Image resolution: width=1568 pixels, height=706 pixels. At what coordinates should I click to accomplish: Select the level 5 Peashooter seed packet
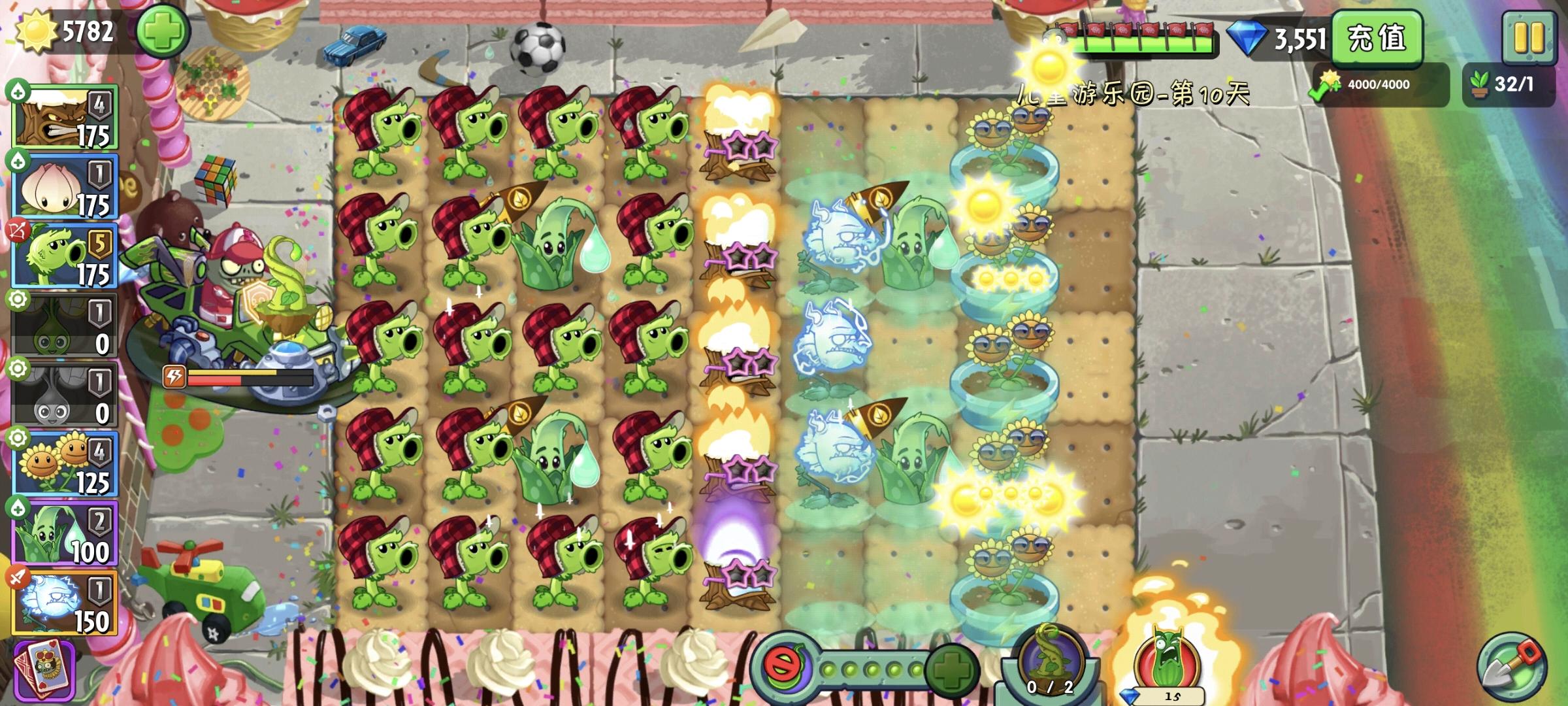click(62, 255)
